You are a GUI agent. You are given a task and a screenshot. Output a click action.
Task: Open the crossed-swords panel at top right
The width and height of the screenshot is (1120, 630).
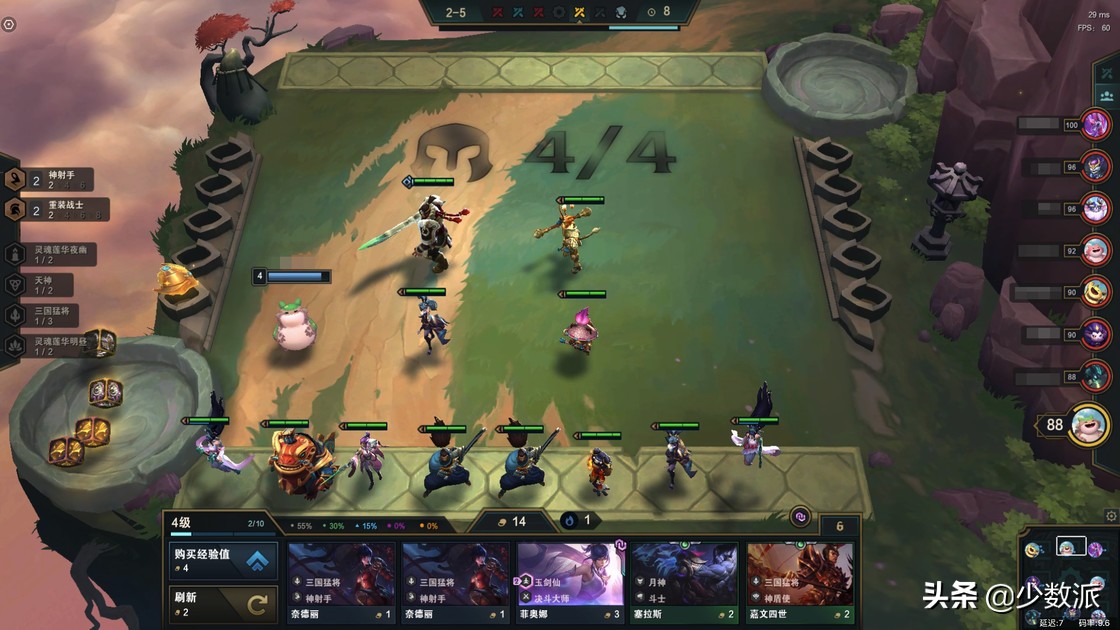coord(1107,74)
